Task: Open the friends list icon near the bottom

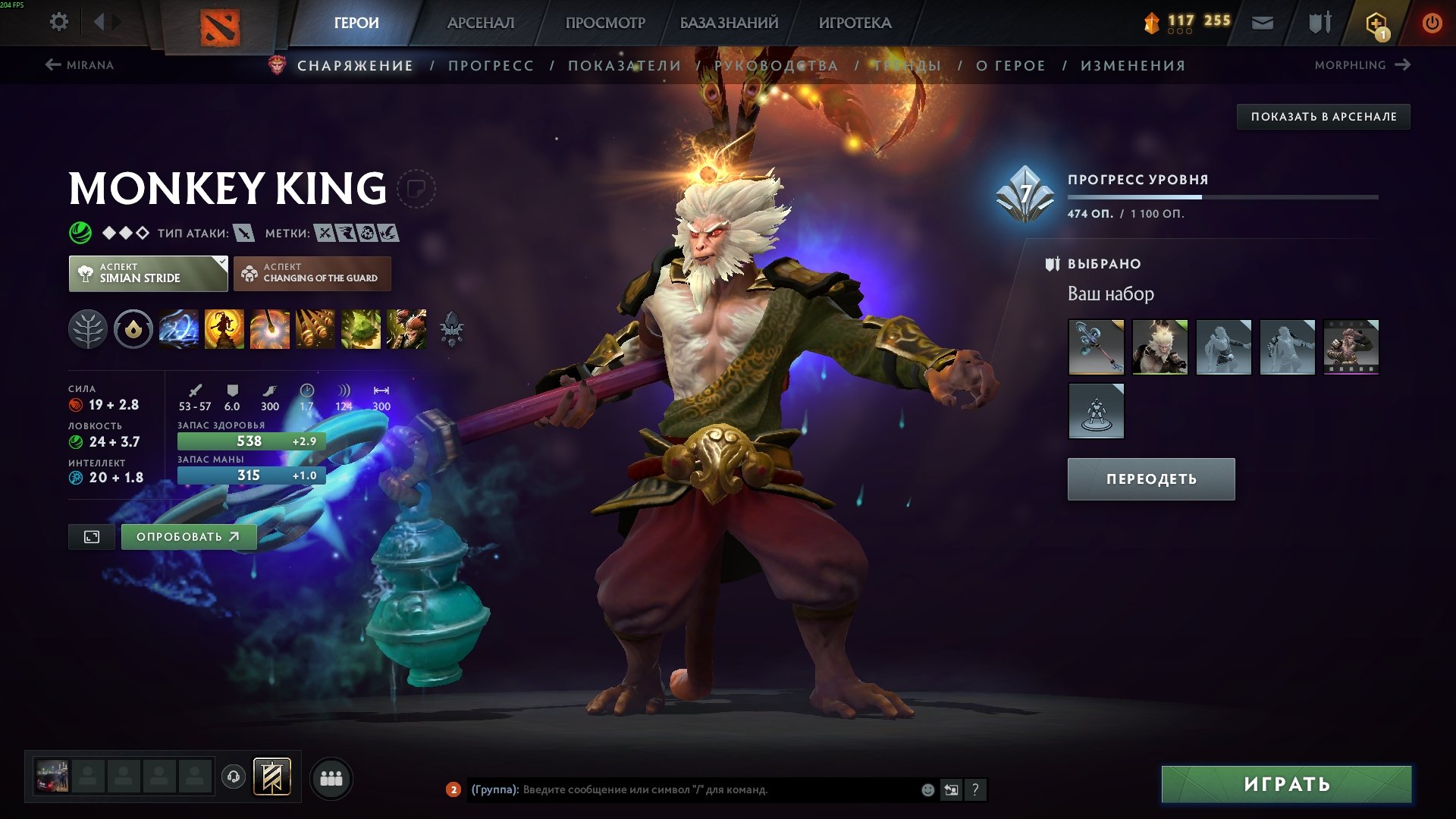Action: coord(331,777)
